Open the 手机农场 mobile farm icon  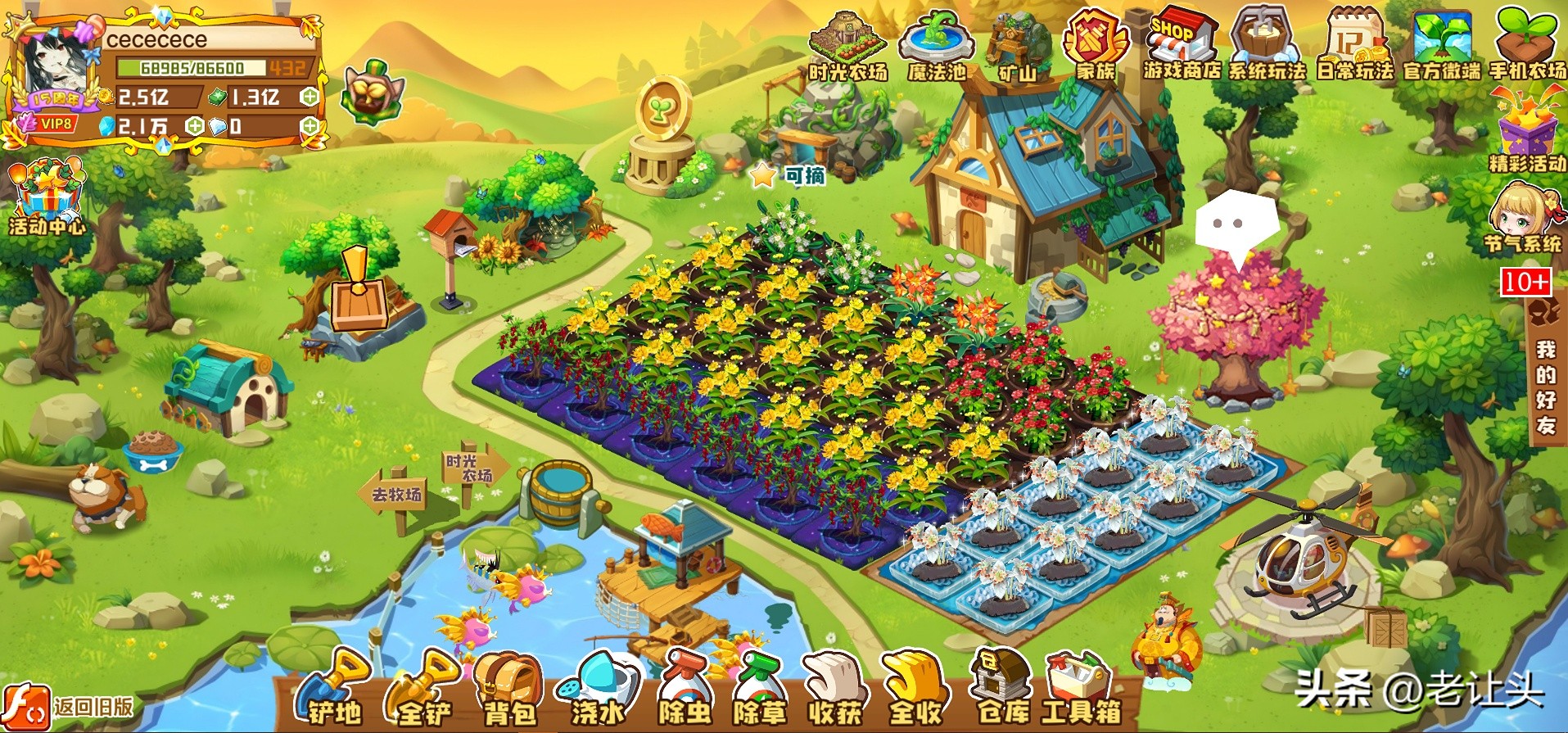coord(1527,45)
